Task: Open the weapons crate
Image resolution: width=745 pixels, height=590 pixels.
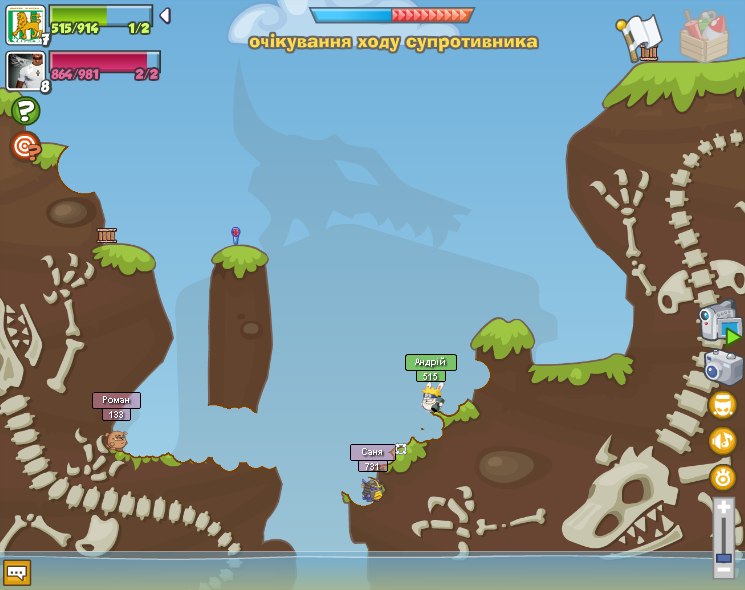Action: [x=704, y=37]
